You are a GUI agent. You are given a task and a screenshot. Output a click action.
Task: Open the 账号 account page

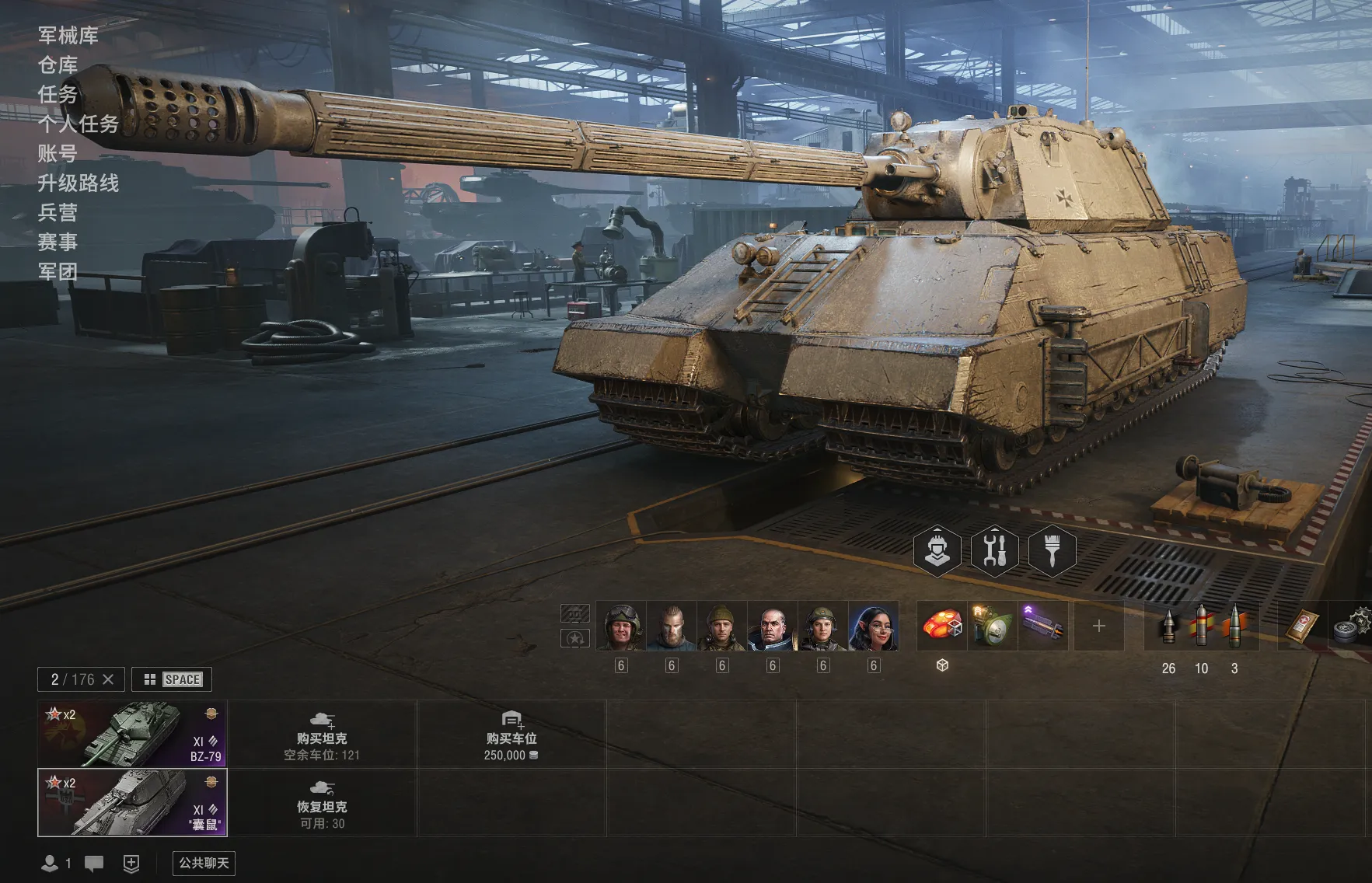coord(58,154)
